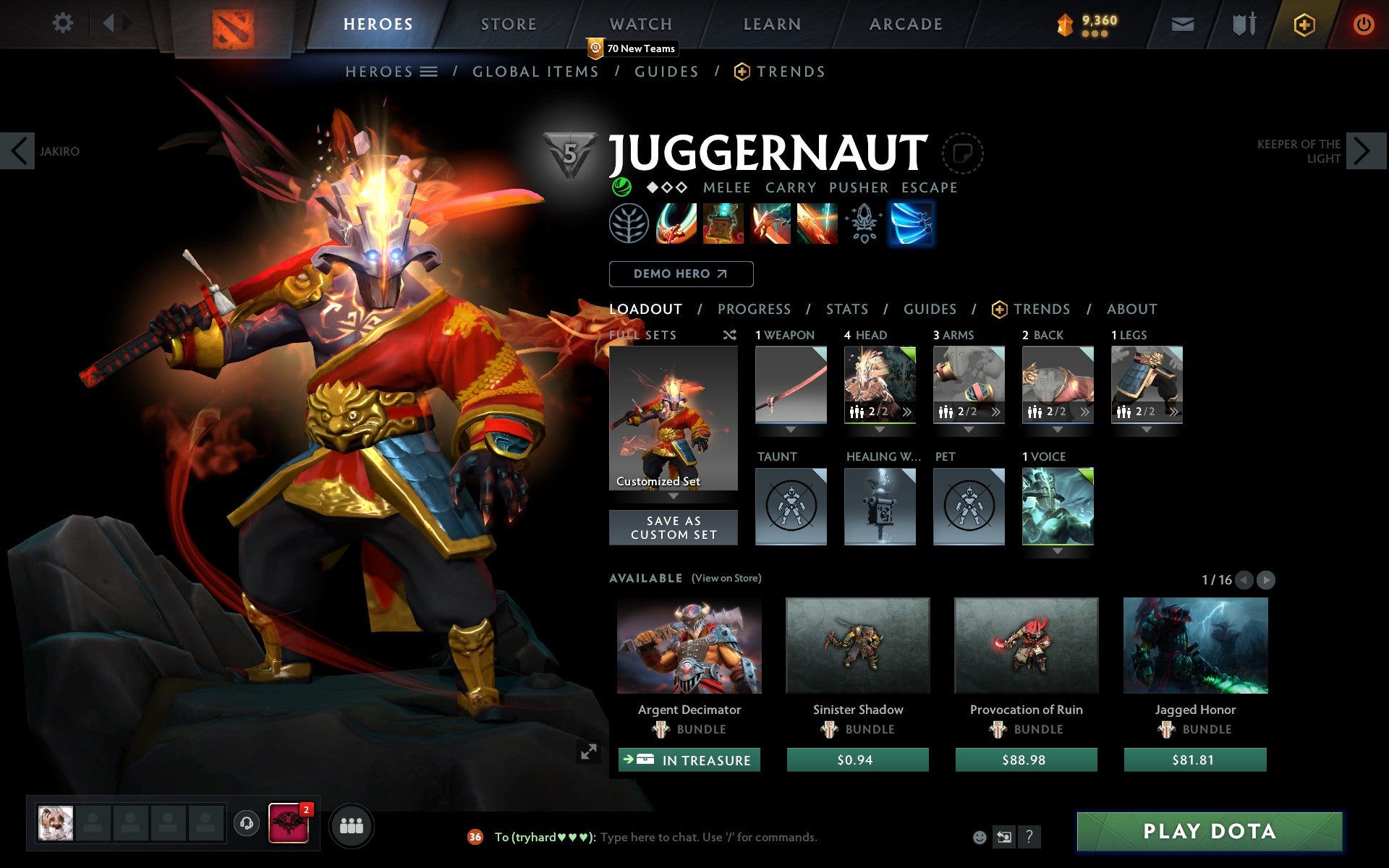Image resolution: width=1389 pixels, height=868 pixels.
Task: Click the Omnislash ultimate ability icon
Action: click(818, 224)
